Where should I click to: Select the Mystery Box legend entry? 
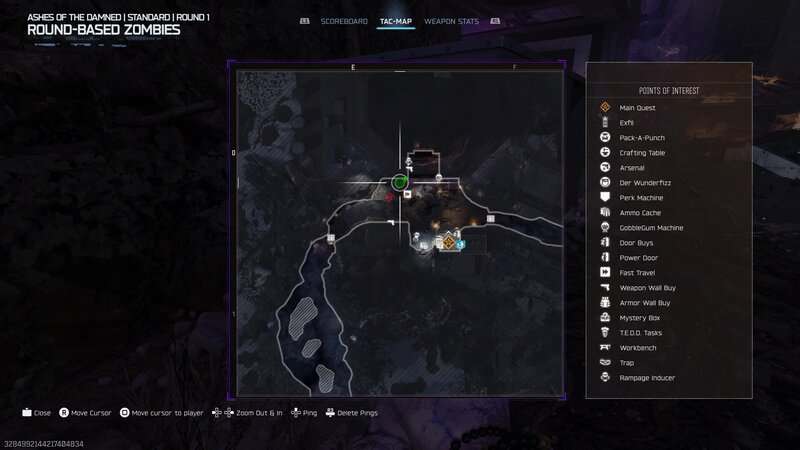coord(640,318)
